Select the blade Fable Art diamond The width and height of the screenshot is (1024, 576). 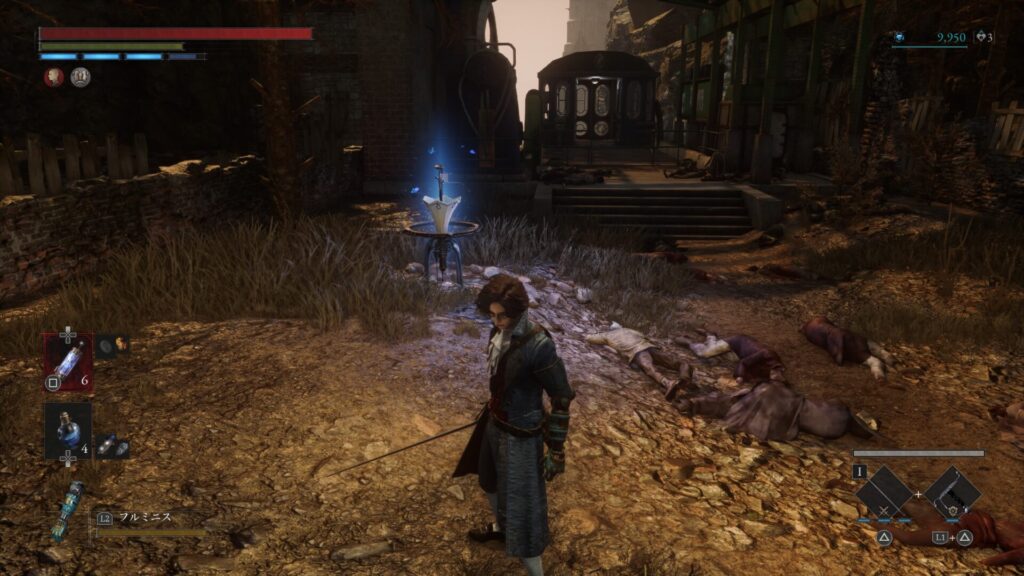pos(884,494)
